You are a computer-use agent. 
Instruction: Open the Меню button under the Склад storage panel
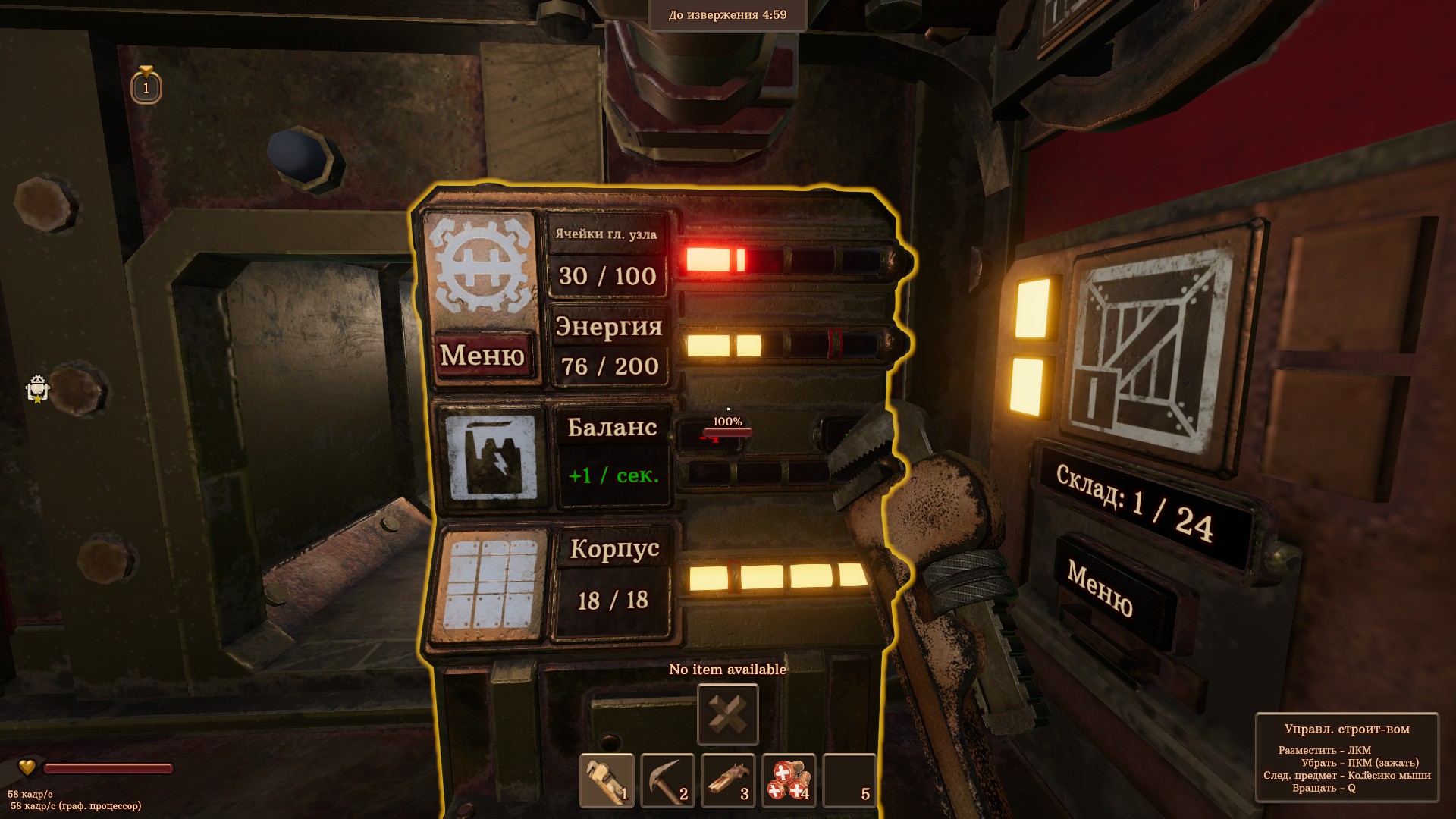point(1100,588)
